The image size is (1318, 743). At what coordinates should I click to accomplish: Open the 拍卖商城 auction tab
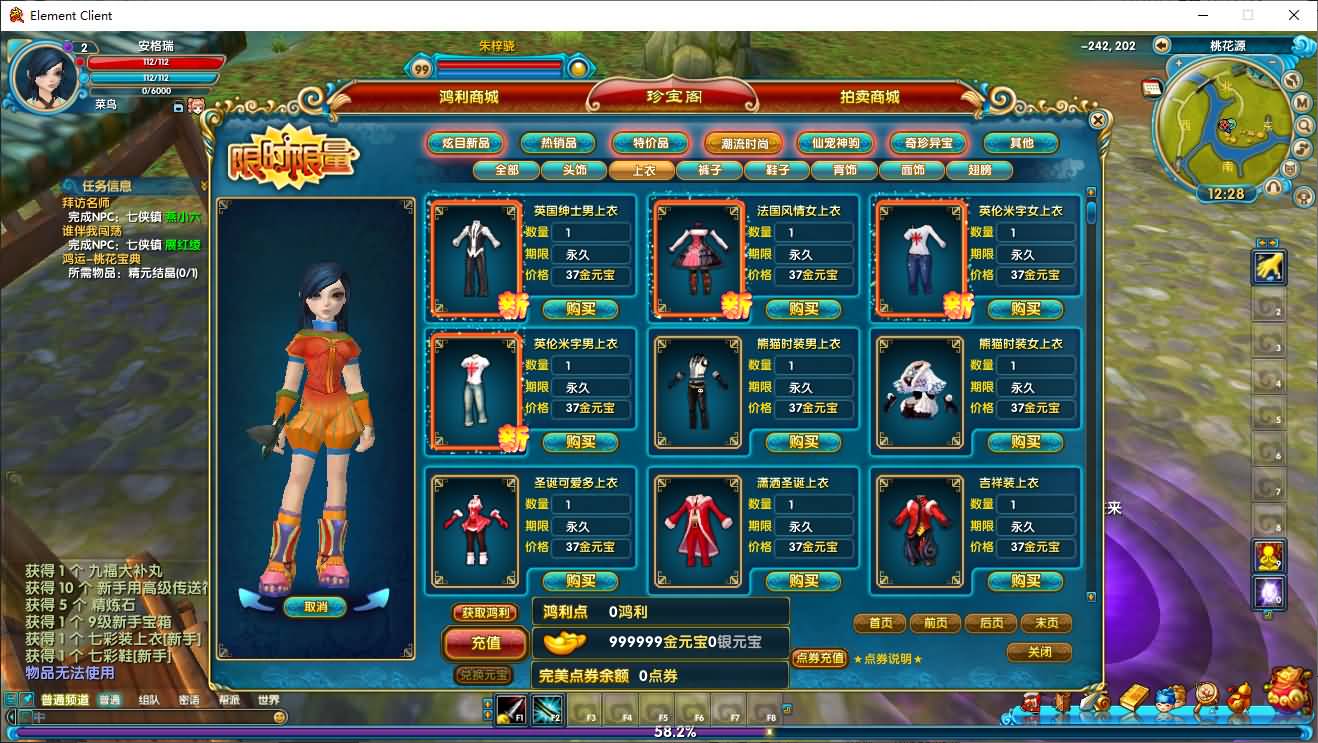click(x=869, y=97)
